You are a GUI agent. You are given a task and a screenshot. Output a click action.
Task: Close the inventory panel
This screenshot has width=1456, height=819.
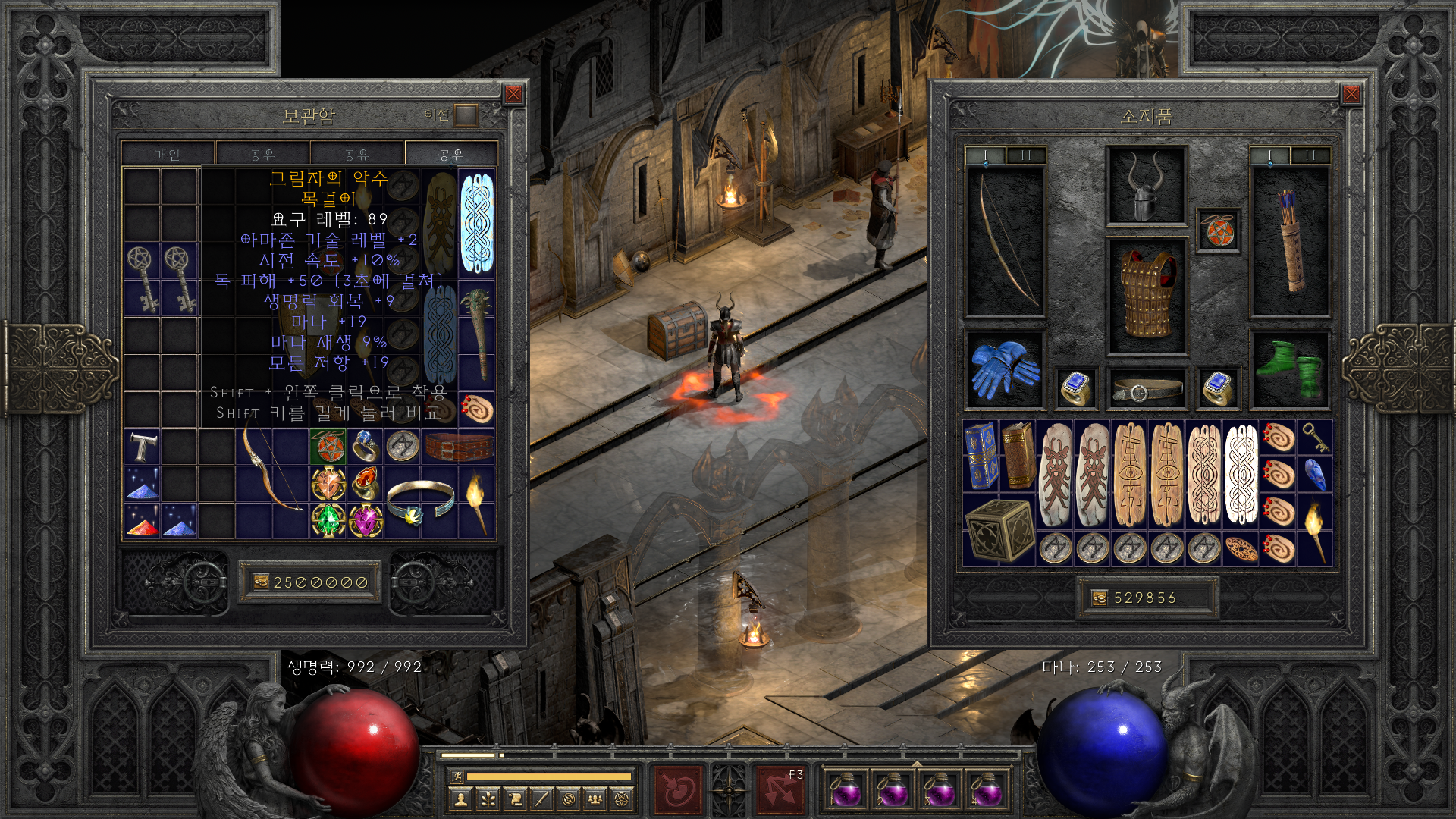tap(1351, 94)
